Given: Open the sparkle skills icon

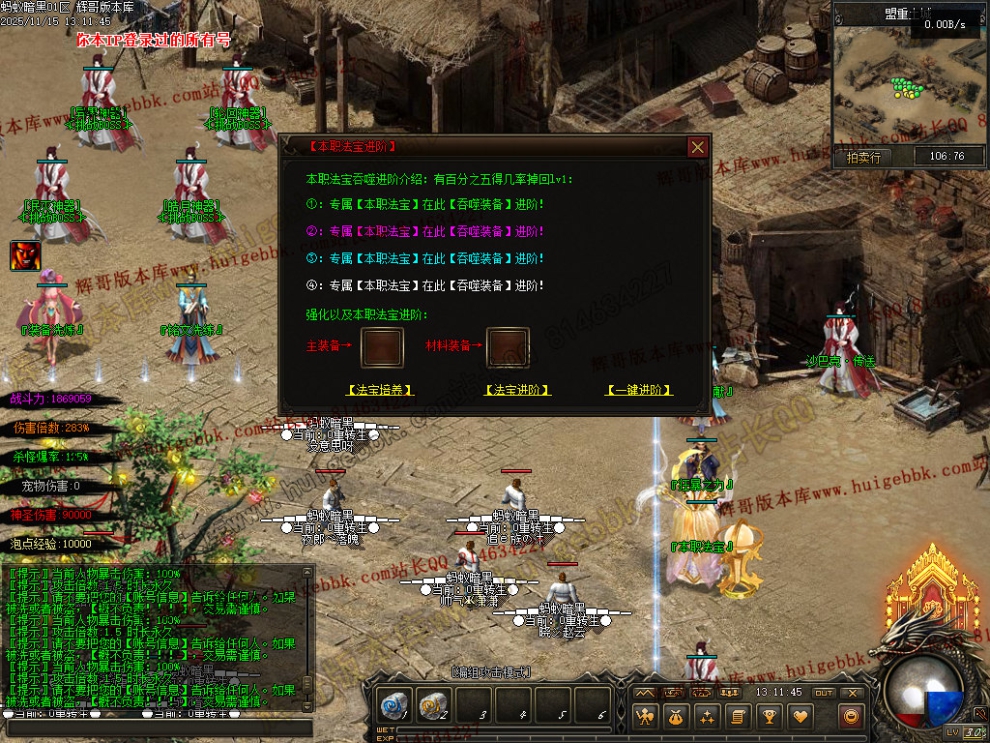Looking at the screenshot, I should (707, 716).
